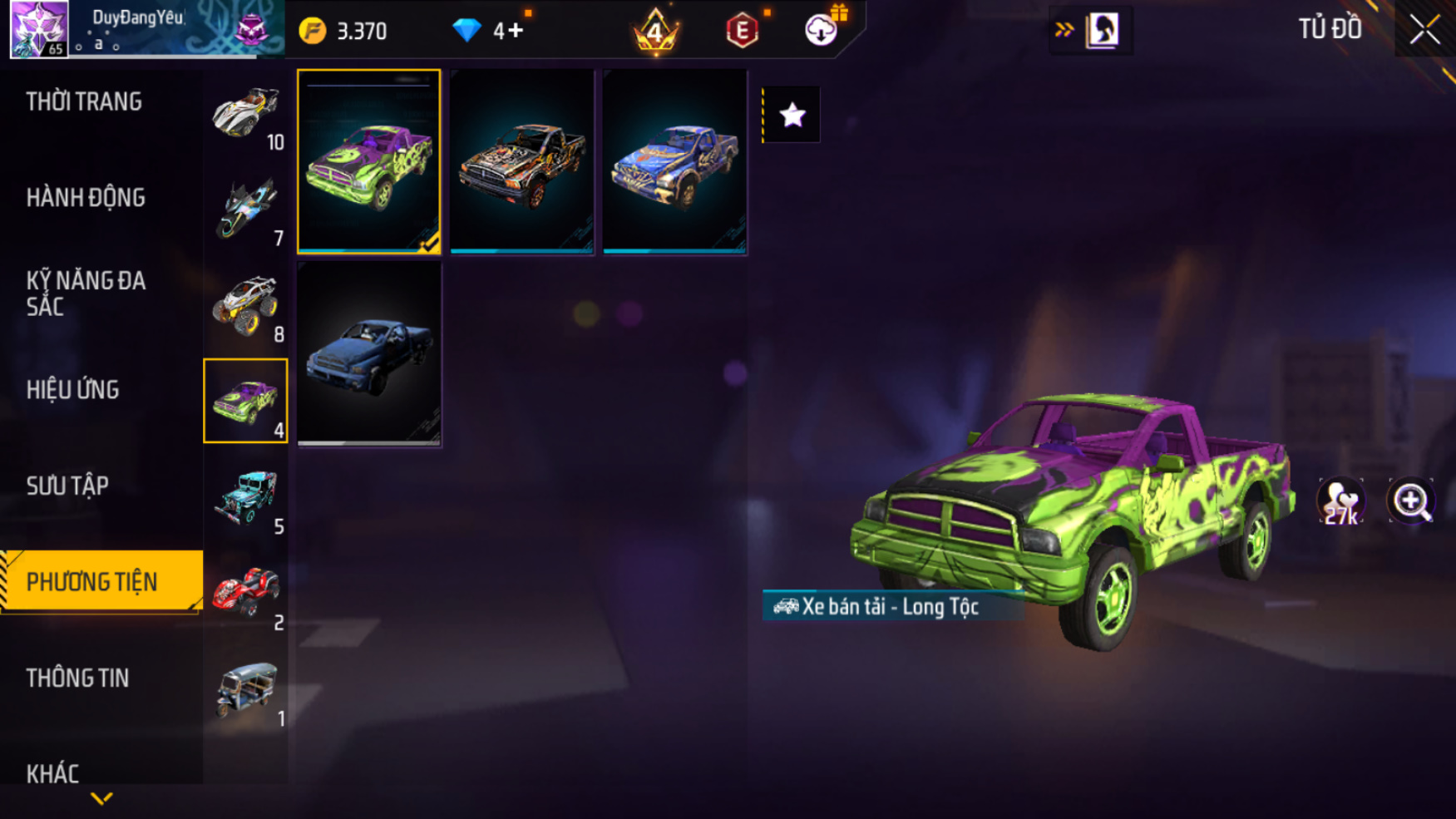Zoom in on the vehicle preview
Screen dimensions: 1456x819
coord(1411,501)
